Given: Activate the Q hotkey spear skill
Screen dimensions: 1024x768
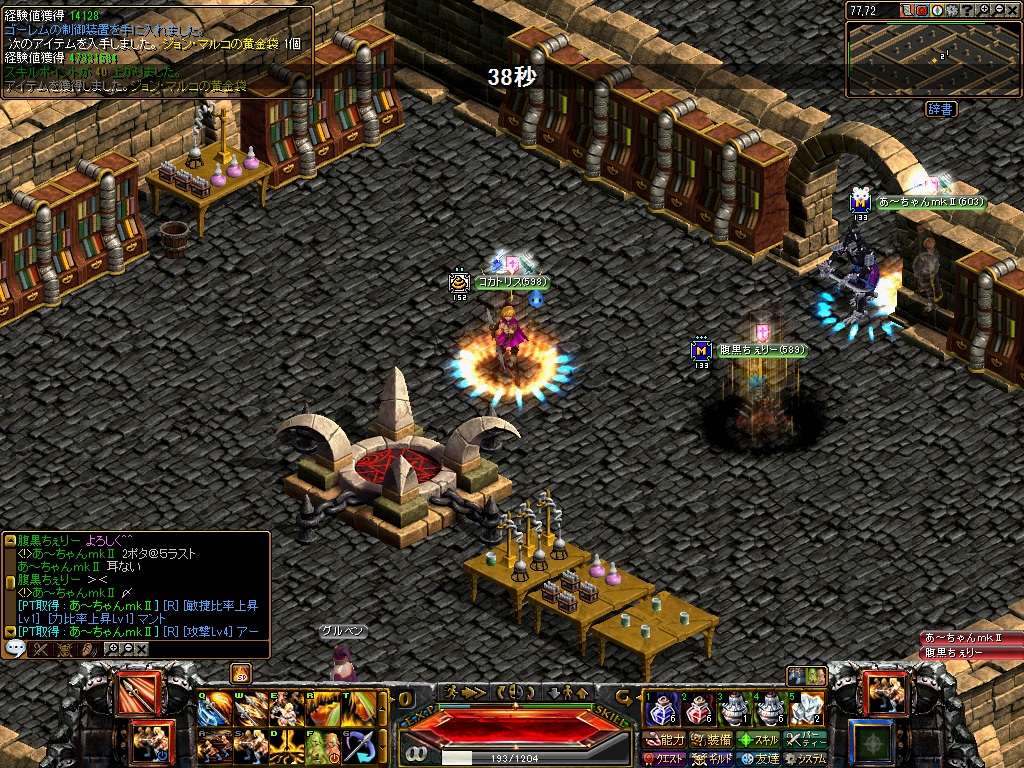Looking at the screenshot, I should [215, 709].
